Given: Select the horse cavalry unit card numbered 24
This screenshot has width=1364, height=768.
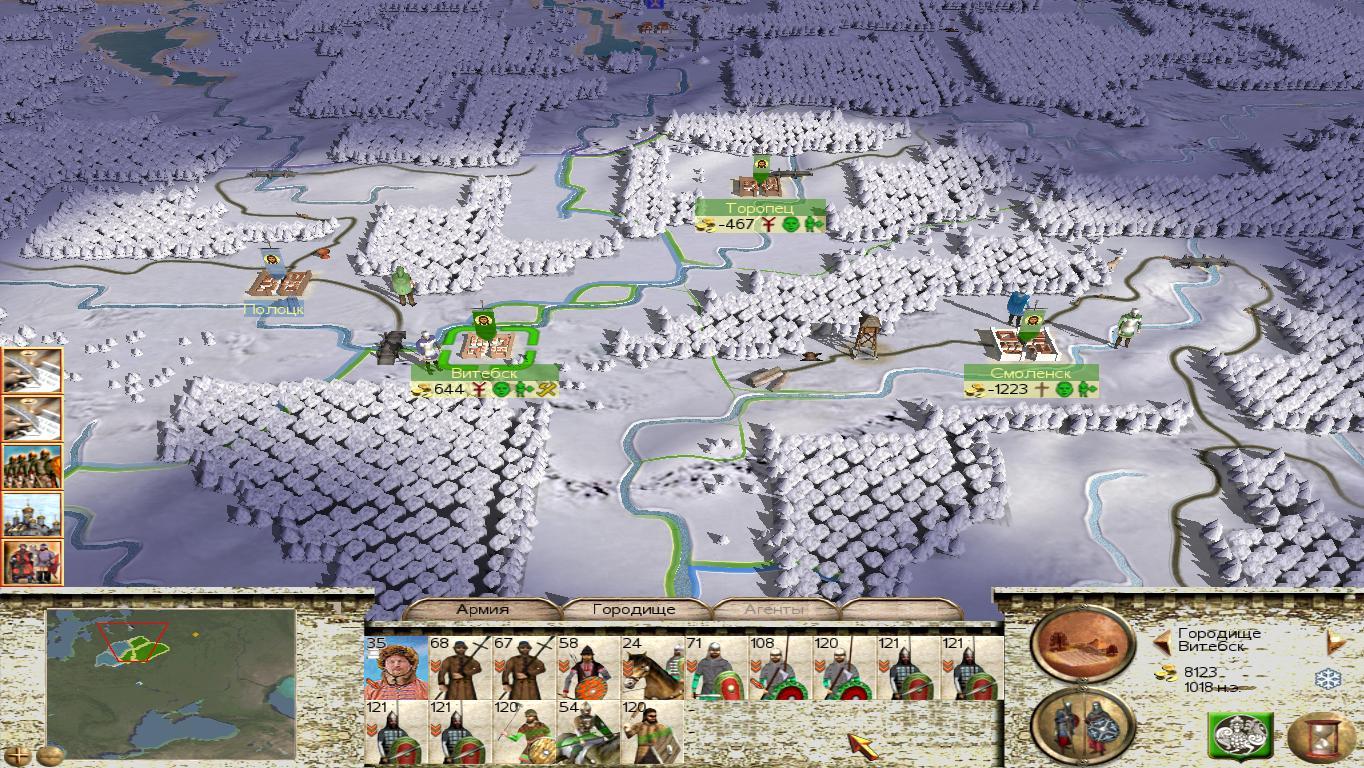Looking at the screenshot, I should [x=652, y=668].
